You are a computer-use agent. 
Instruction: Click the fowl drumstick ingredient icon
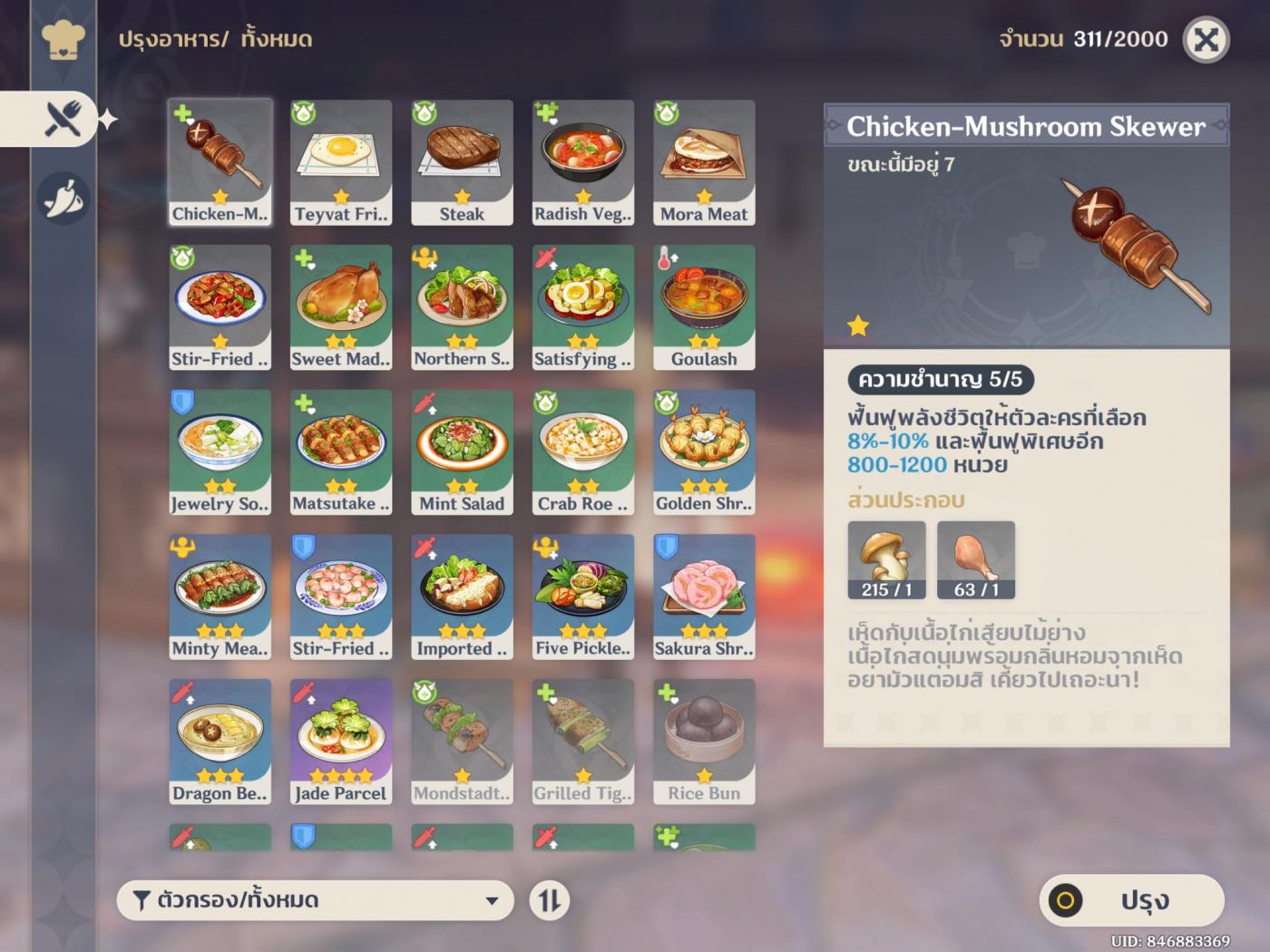click(975, 559)
